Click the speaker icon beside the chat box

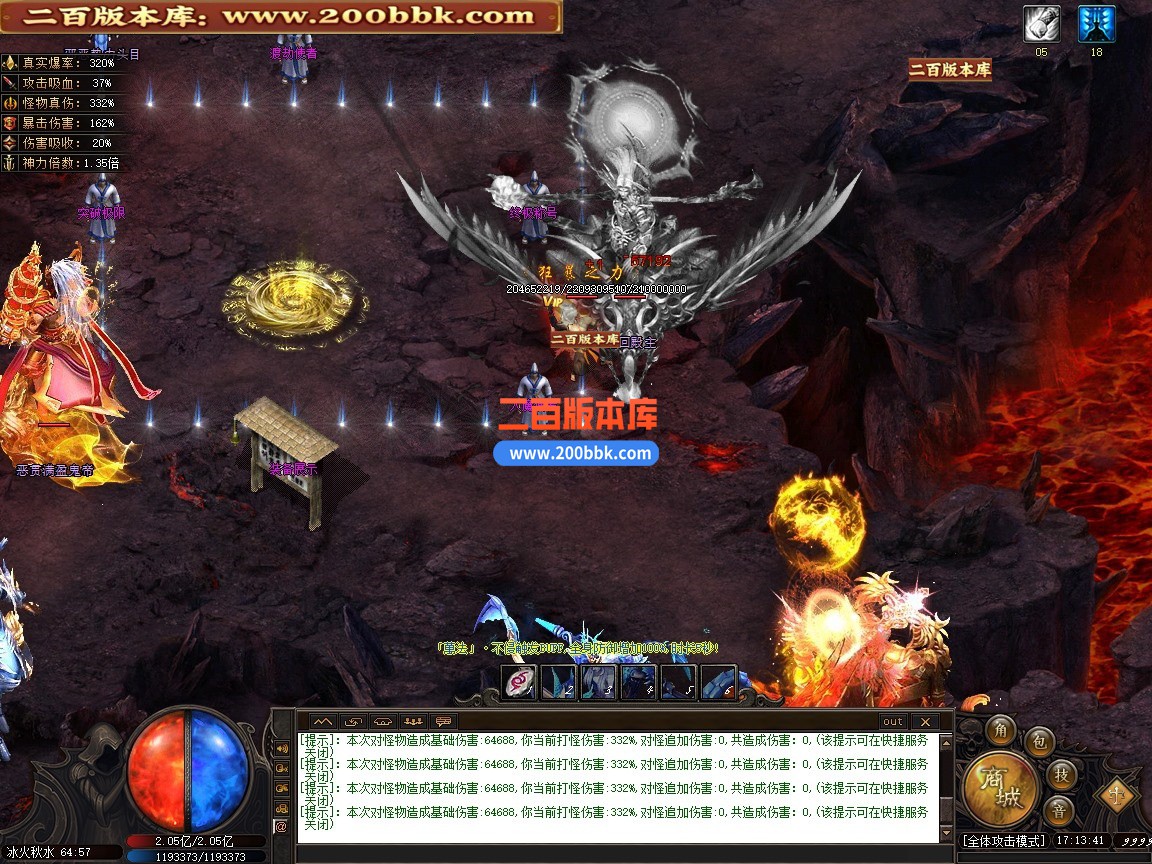[281, 748]
